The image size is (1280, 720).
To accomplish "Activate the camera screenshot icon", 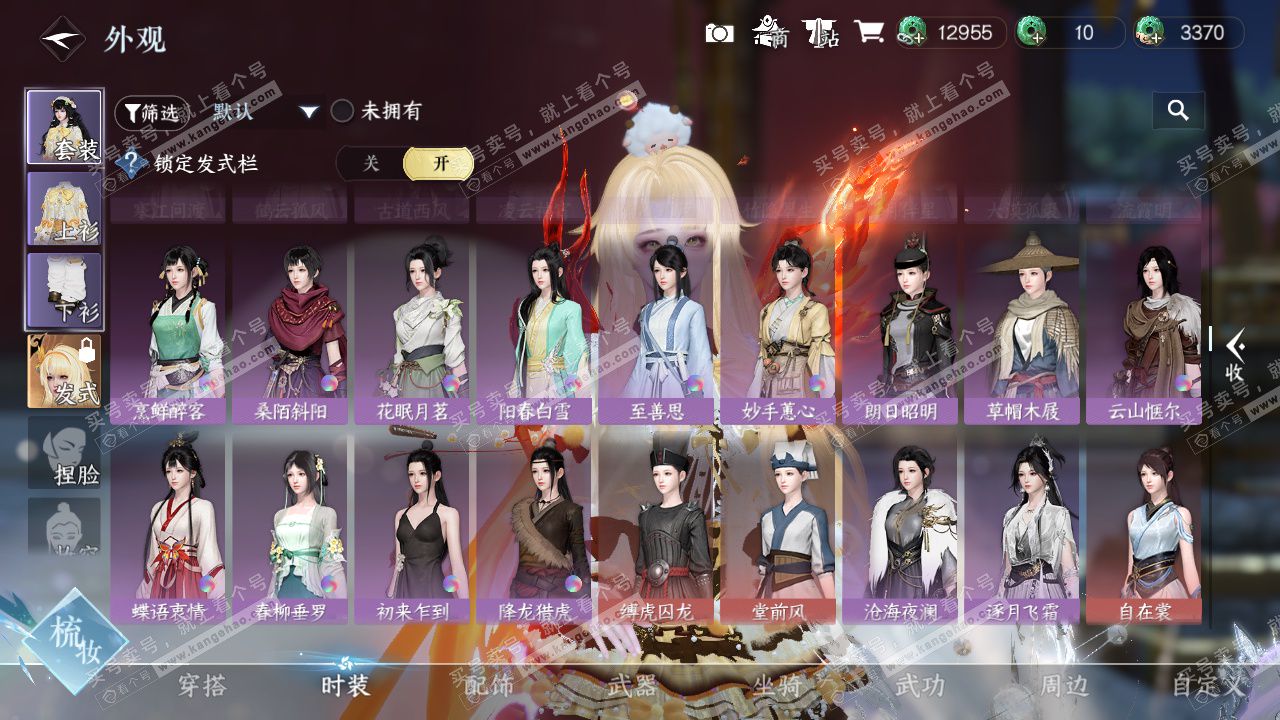I will click(x=719, y=33).
